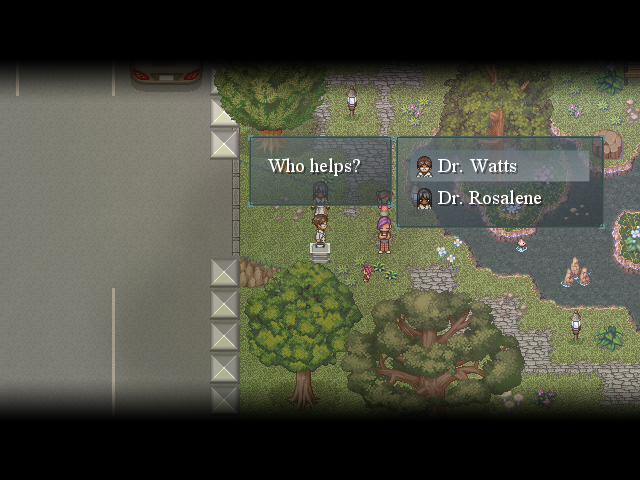This screenshot has height=480, width=640.
Task: Choose Dr. Watts to help
Action: coord(478,166)
